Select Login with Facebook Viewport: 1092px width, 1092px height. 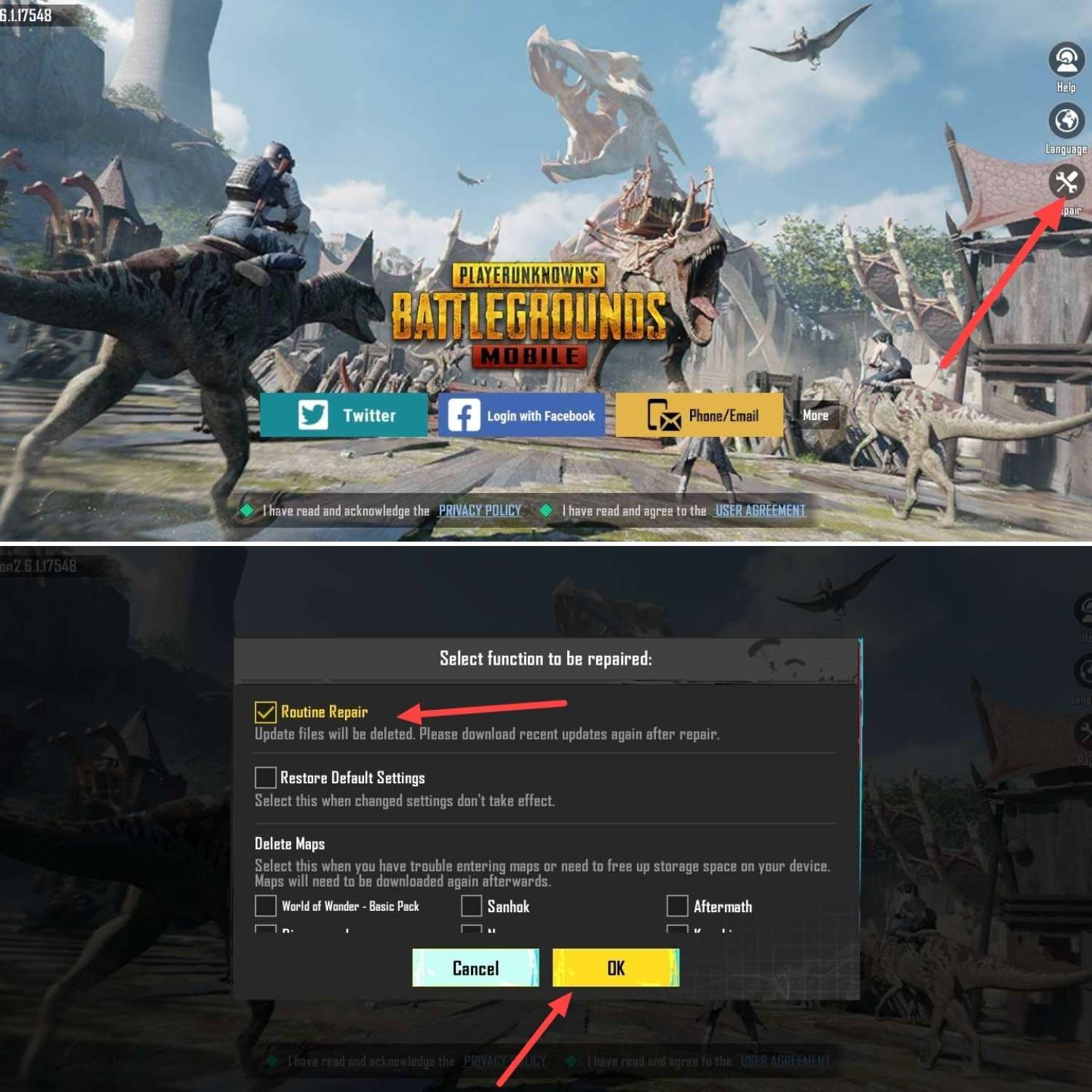521,415
